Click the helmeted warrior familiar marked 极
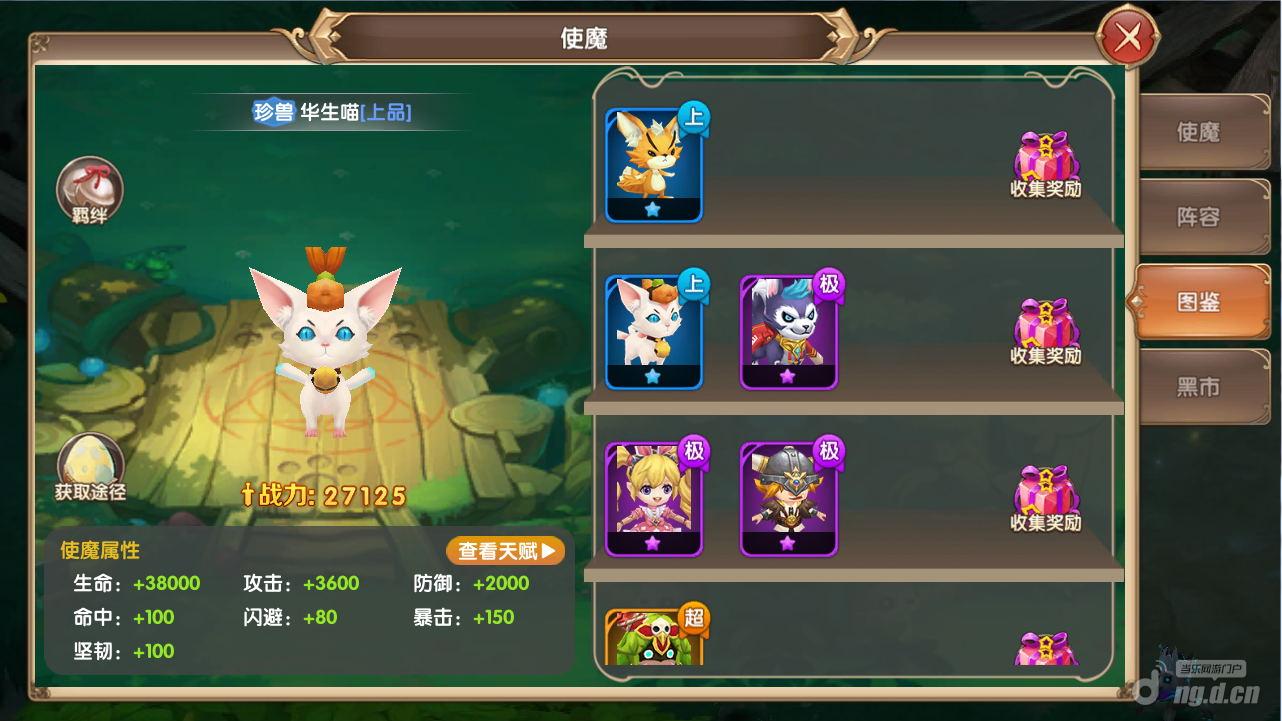This screenshot has height=721, width=1282. [x=789, y=495]
